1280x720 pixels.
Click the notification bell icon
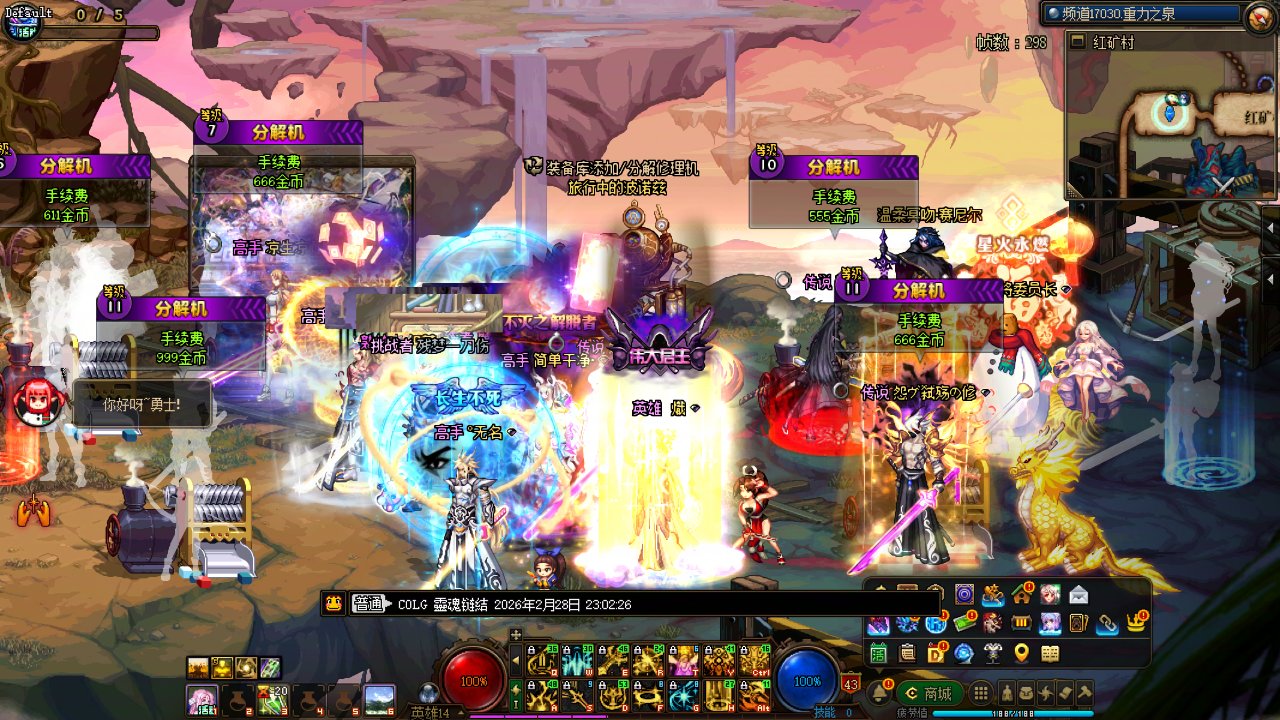880,693
